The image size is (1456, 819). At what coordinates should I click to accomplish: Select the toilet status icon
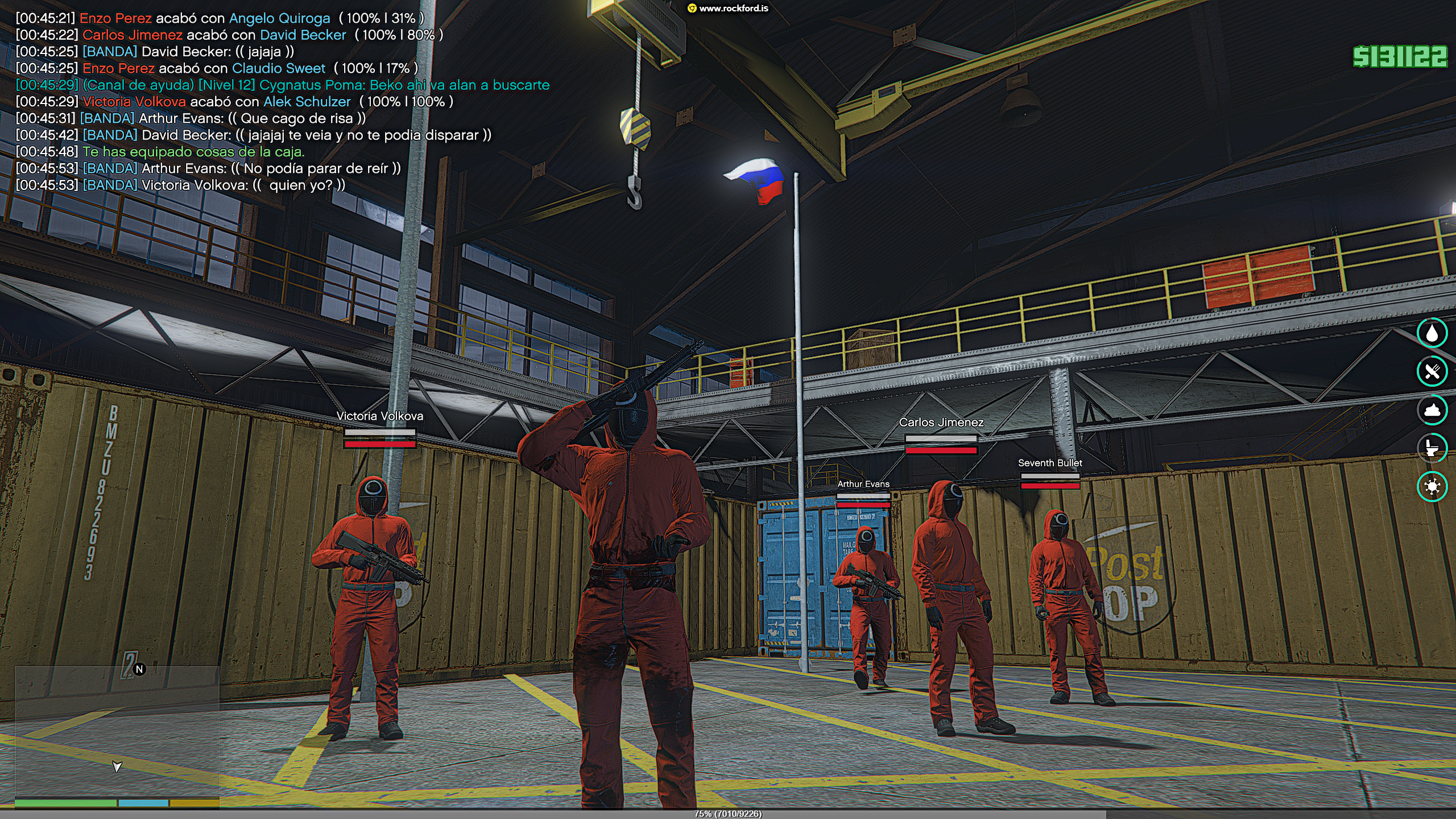1432,448
